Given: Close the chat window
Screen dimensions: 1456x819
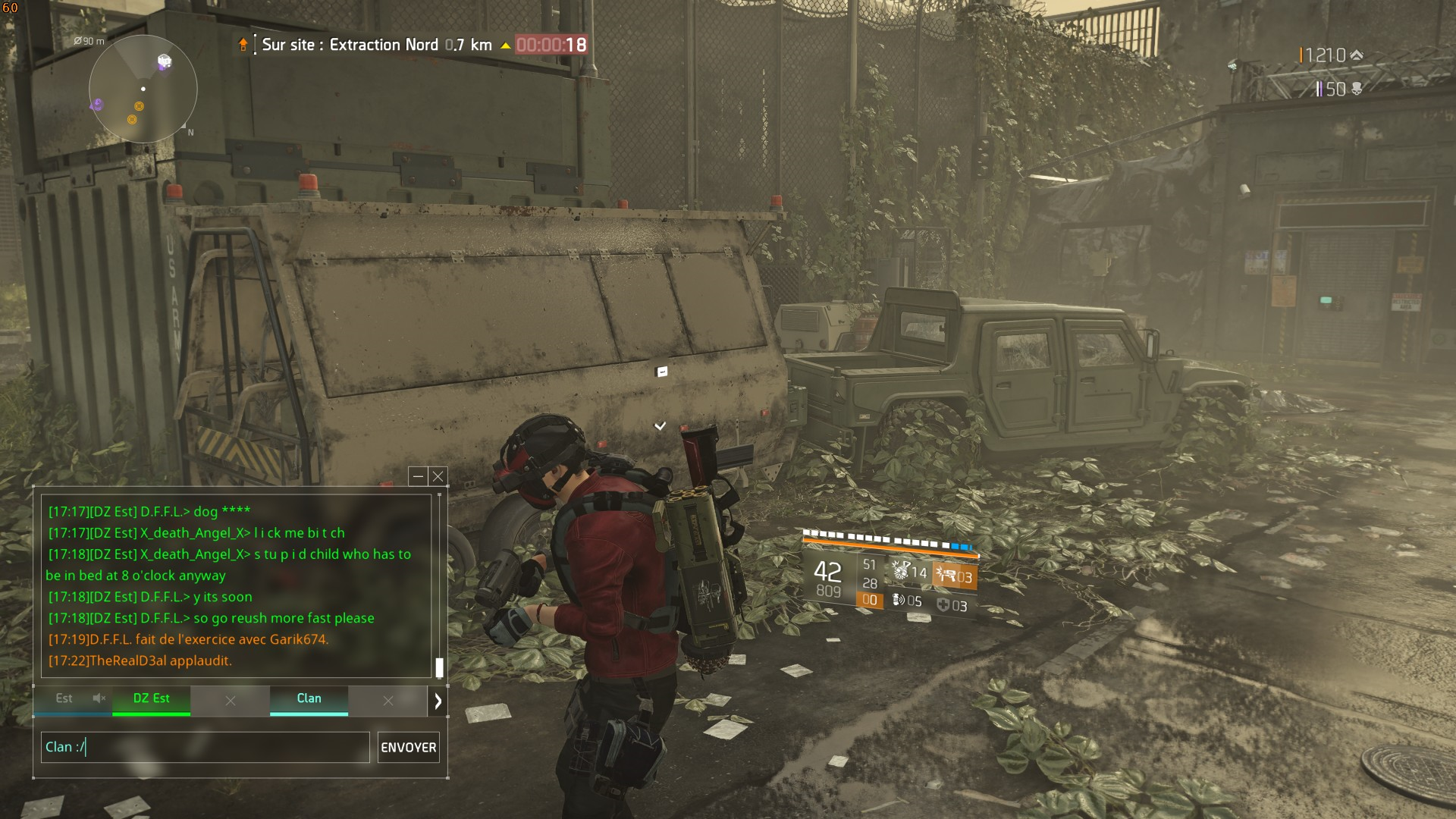Looking at the screenshot, I should (x=438, y=476).
